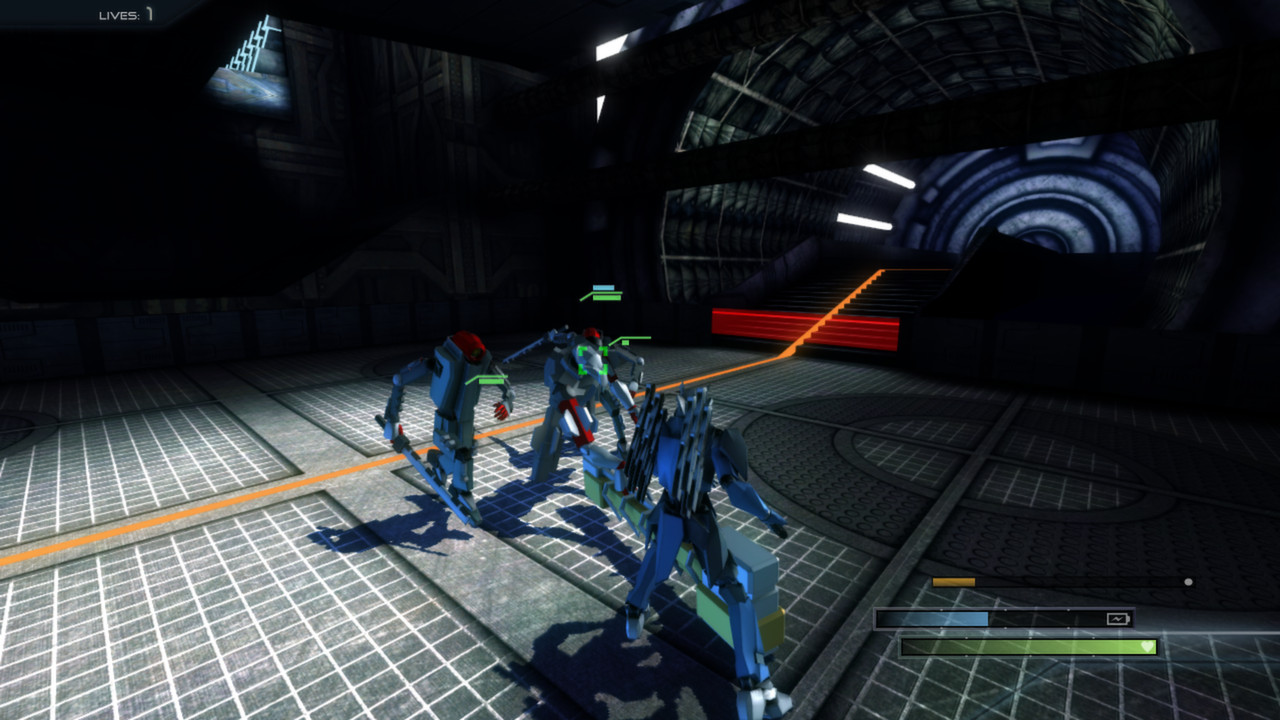Click the blue health bar above the struck robot

click(603, 288)
